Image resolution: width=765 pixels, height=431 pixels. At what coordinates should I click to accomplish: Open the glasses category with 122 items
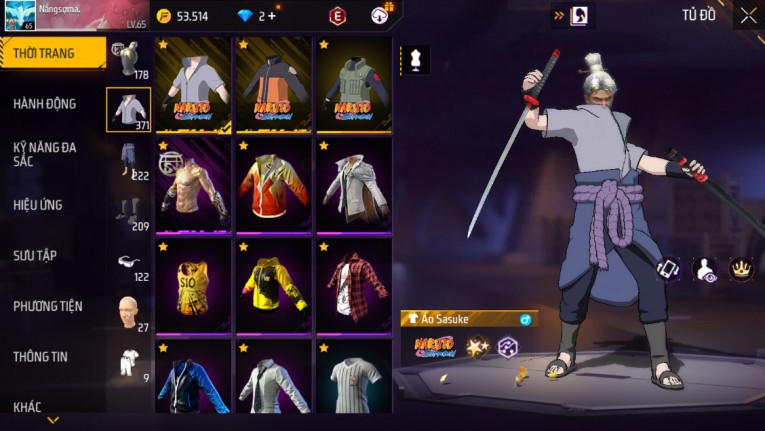tap(128, 263)
